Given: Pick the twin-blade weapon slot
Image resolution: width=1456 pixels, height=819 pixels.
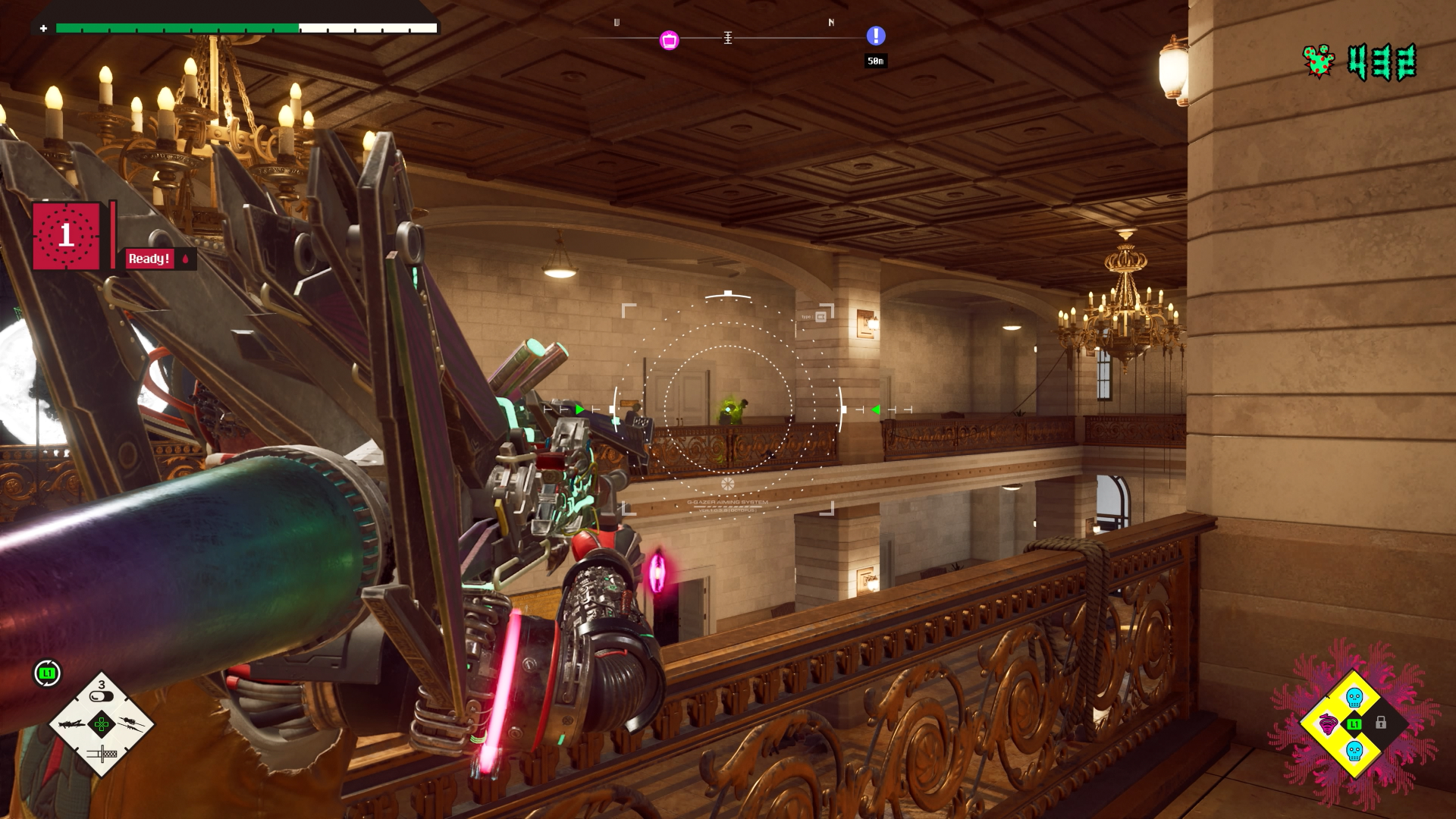Looking at the screenshot, I should click(131, 723).
